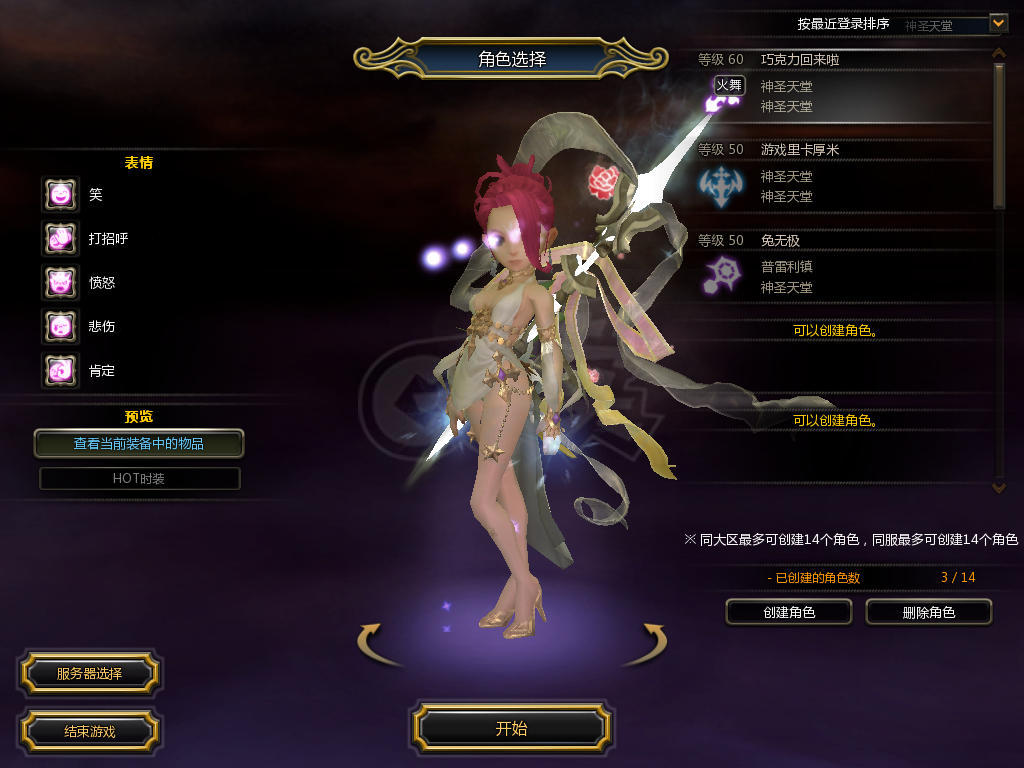Click the character list scrollbar down arrow
Screen dimensions: 1024x768
click(x=998, y=487)
